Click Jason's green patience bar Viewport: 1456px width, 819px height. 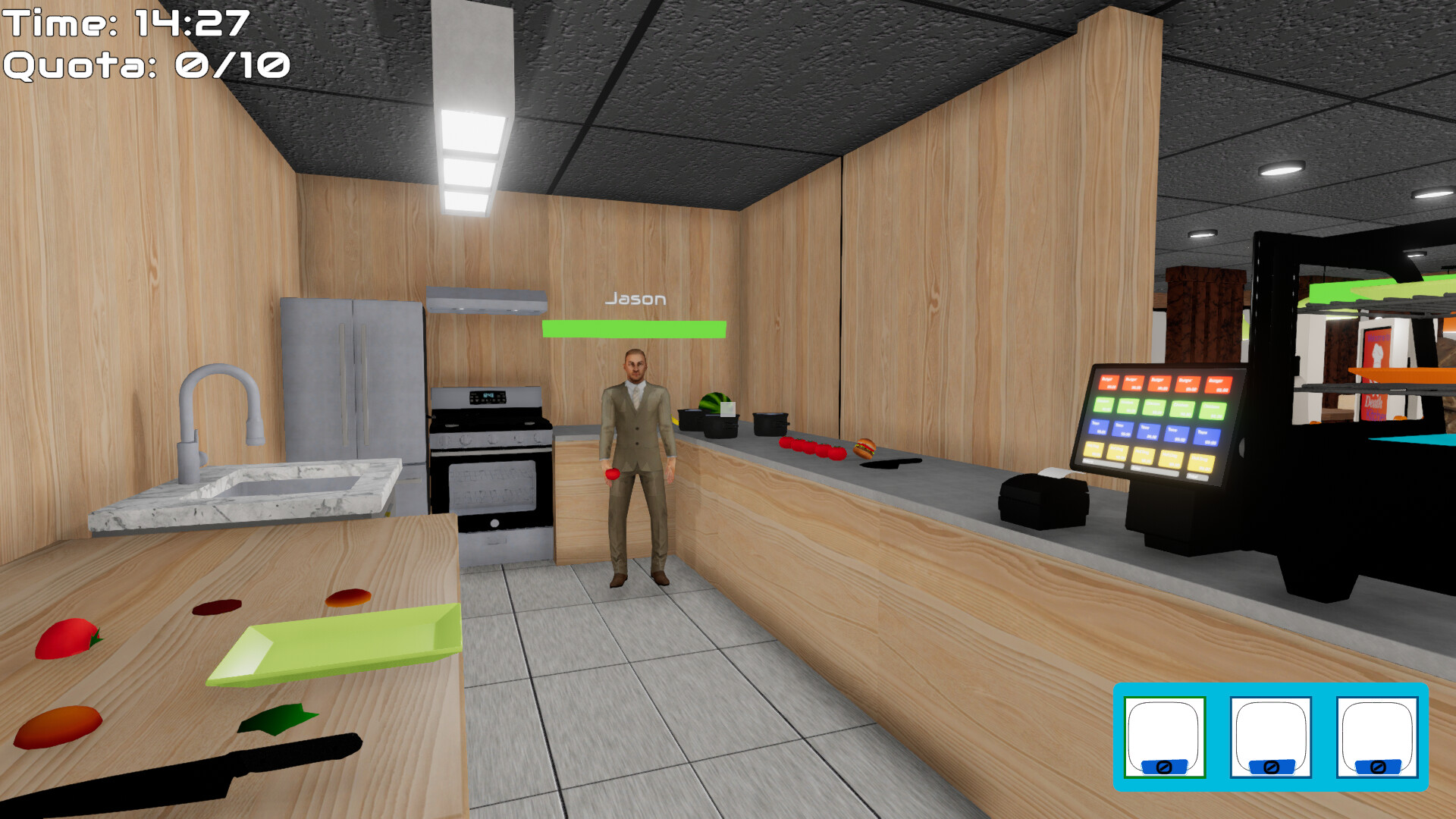click(x=633, y=330)
